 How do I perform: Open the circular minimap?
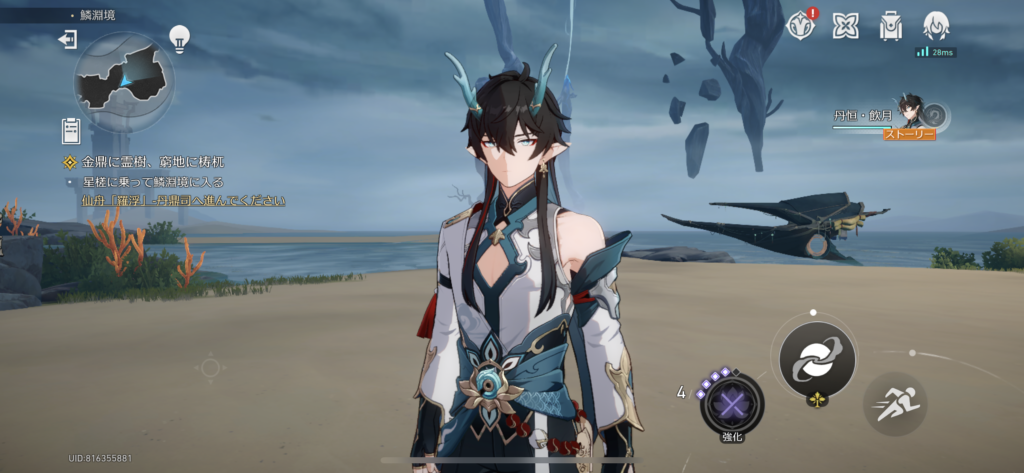click(123, 82)
